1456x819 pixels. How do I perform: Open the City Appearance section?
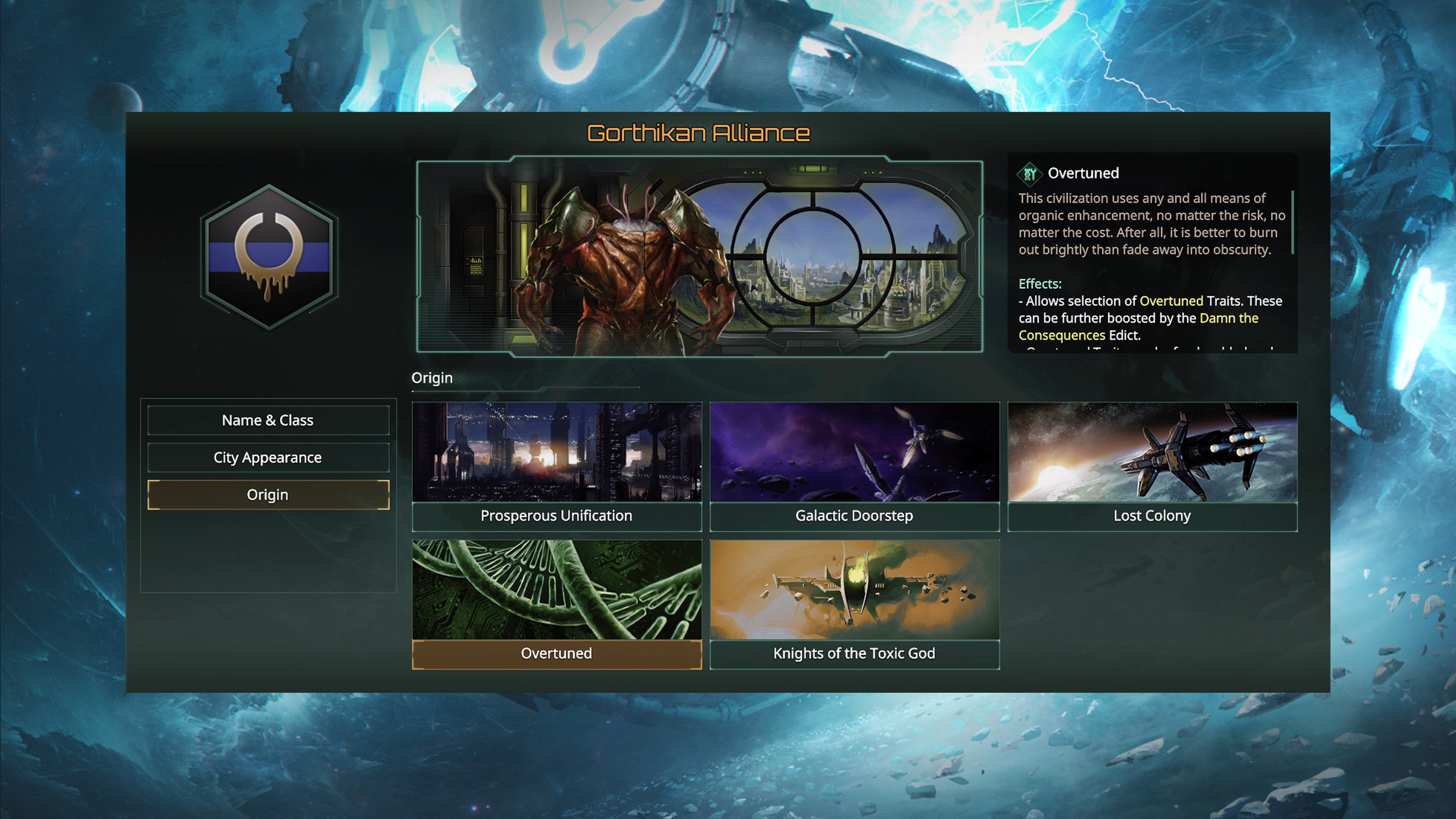pos(268,457)
